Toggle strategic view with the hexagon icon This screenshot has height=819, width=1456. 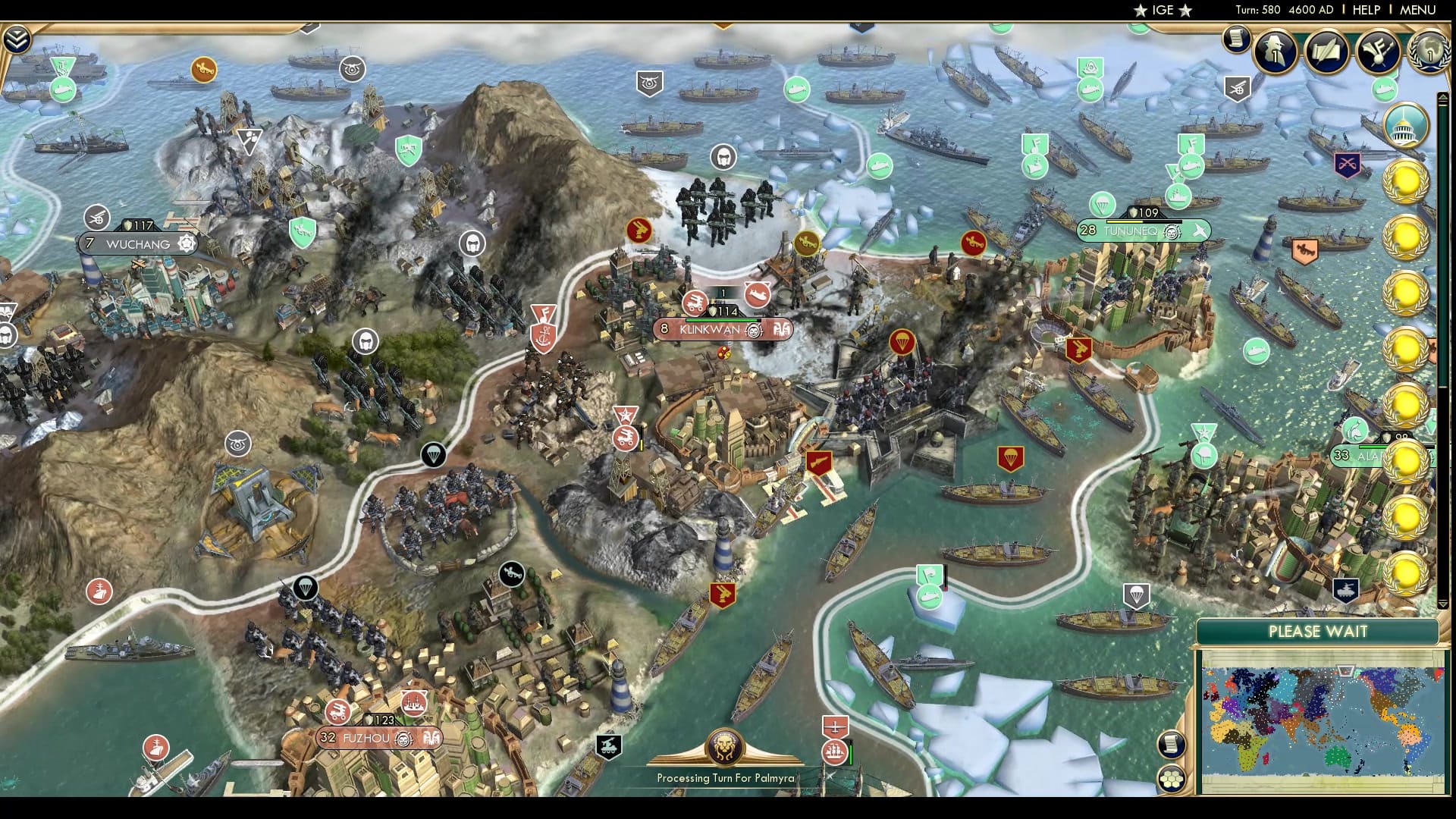coord(1172,779)
